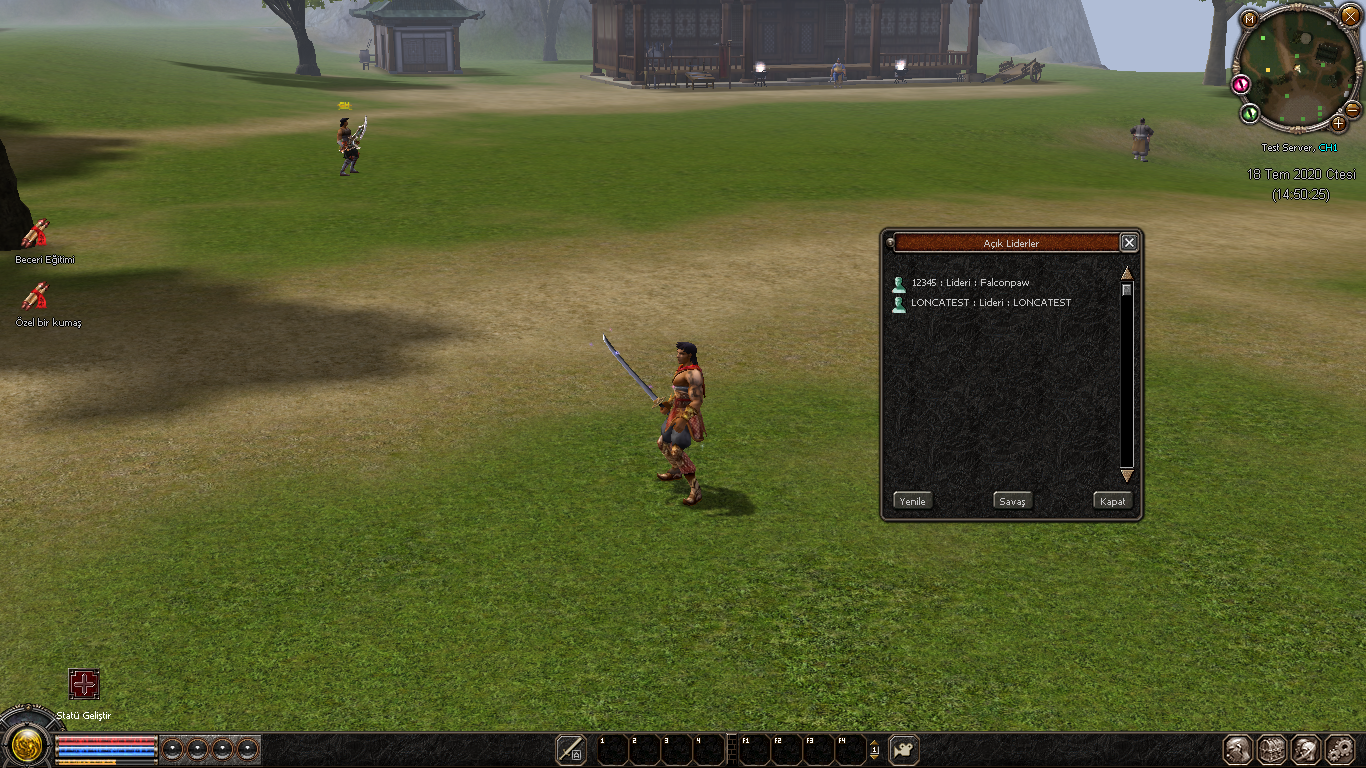Open the Özel bir kumaş quest scroll
1366x768 pixels.
coord(36,297)
